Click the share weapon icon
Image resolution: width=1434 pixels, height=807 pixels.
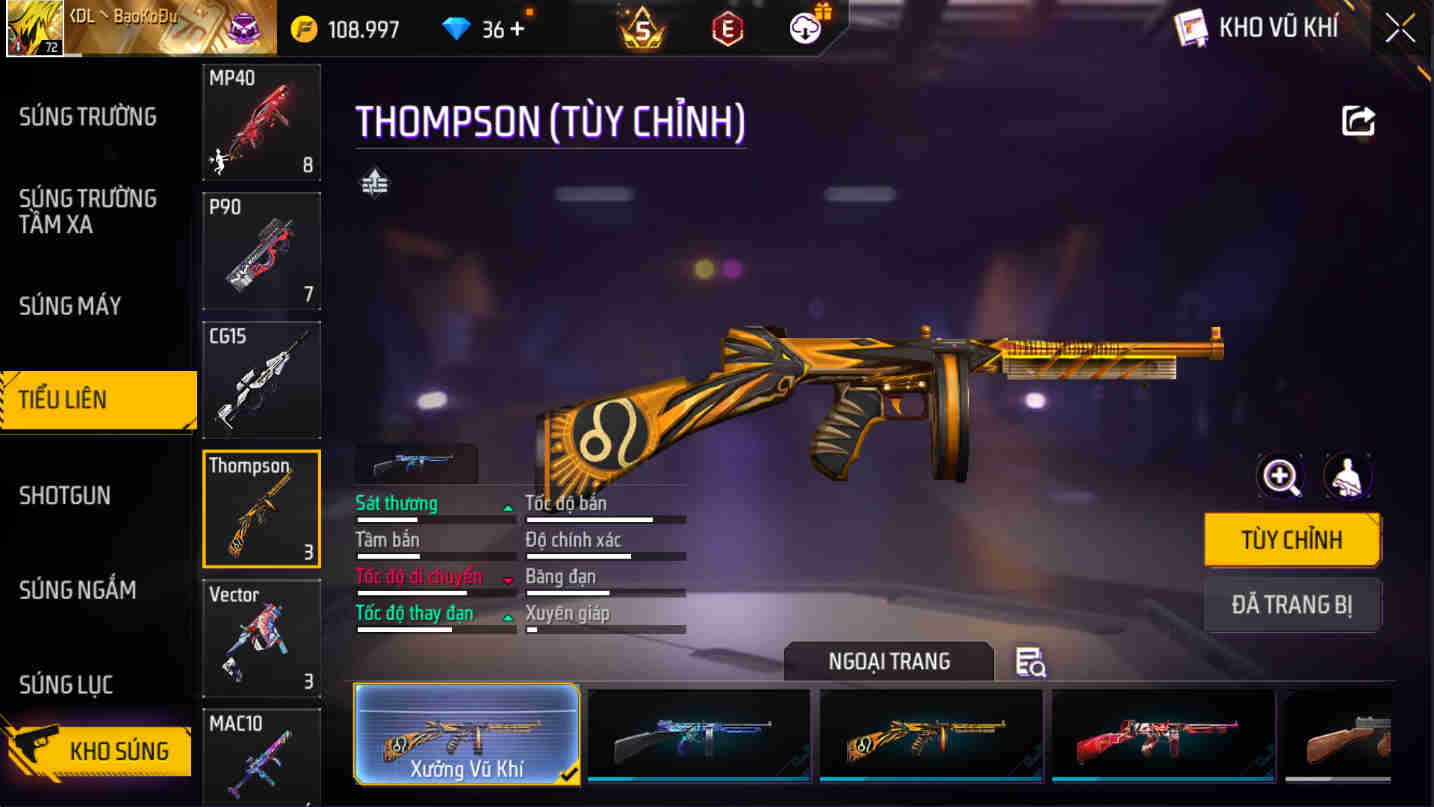coord(1358,120)
